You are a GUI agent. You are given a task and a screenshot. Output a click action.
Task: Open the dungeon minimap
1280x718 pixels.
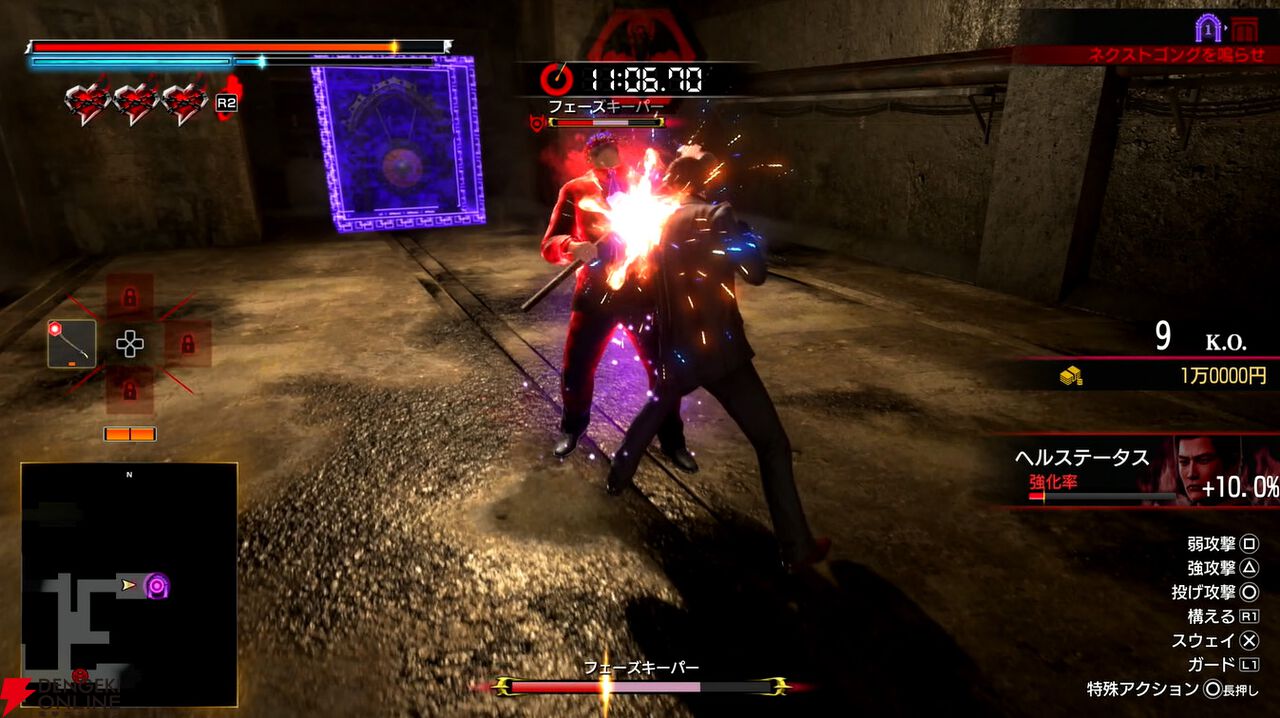click(129, 584)
